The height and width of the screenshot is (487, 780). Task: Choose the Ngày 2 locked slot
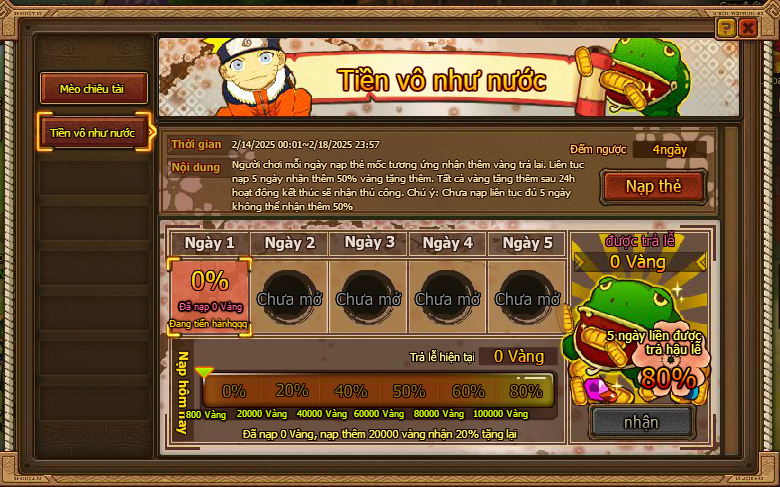(289, 296)
